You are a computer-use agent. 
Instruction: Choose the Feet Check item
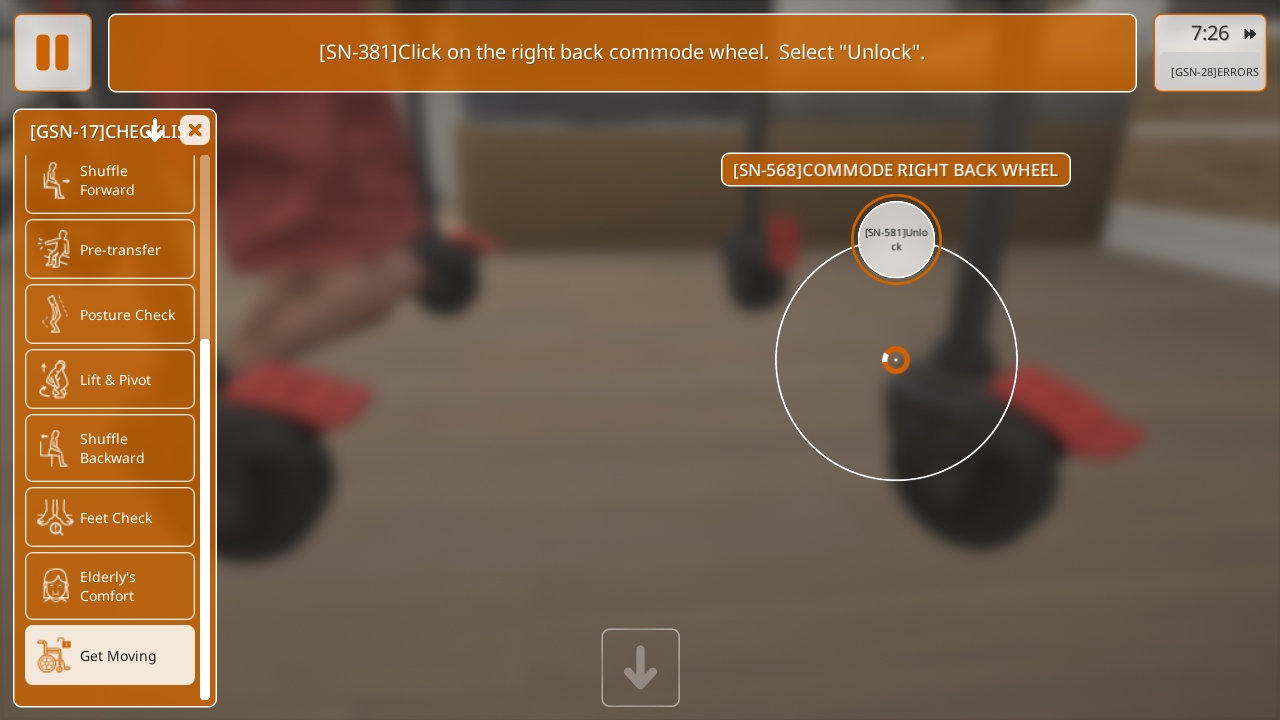[110, 517]
